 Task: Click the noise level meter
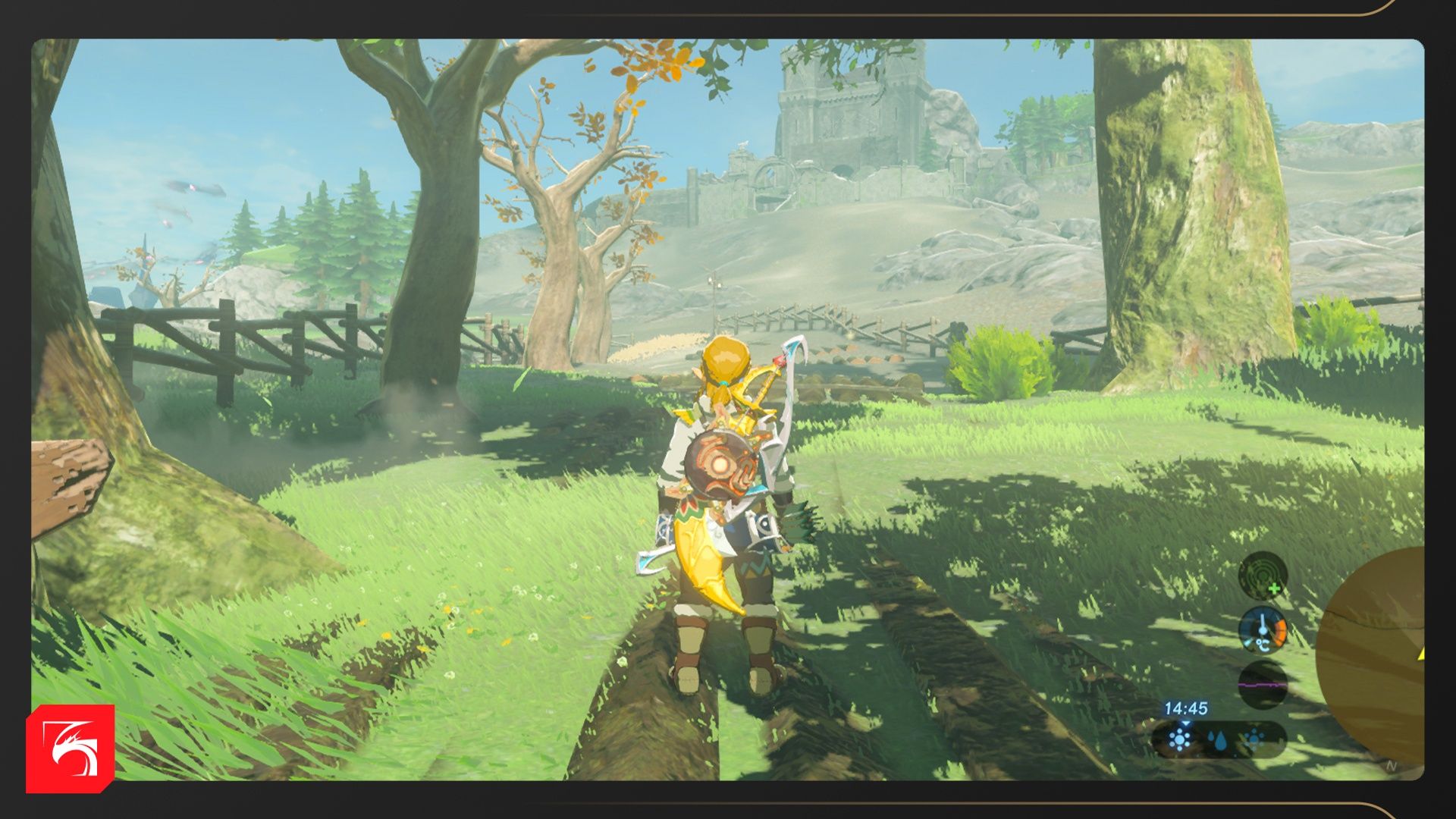pos(1263,684)
